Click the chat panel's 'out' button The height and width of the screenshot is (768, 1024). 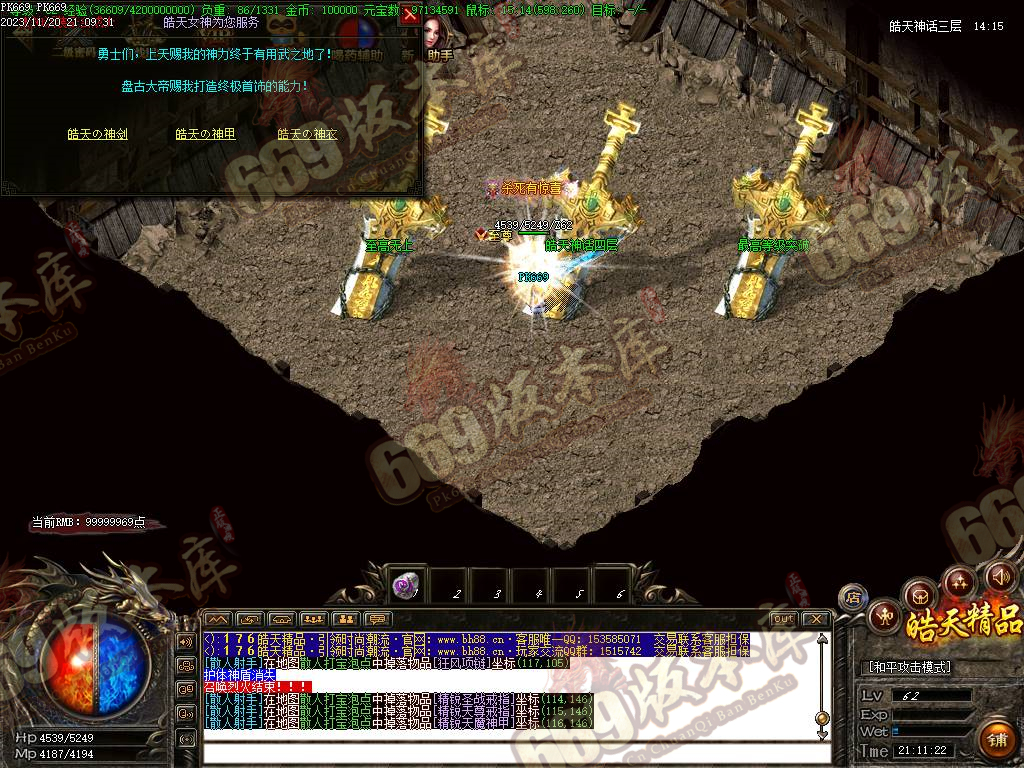[784, 619]
